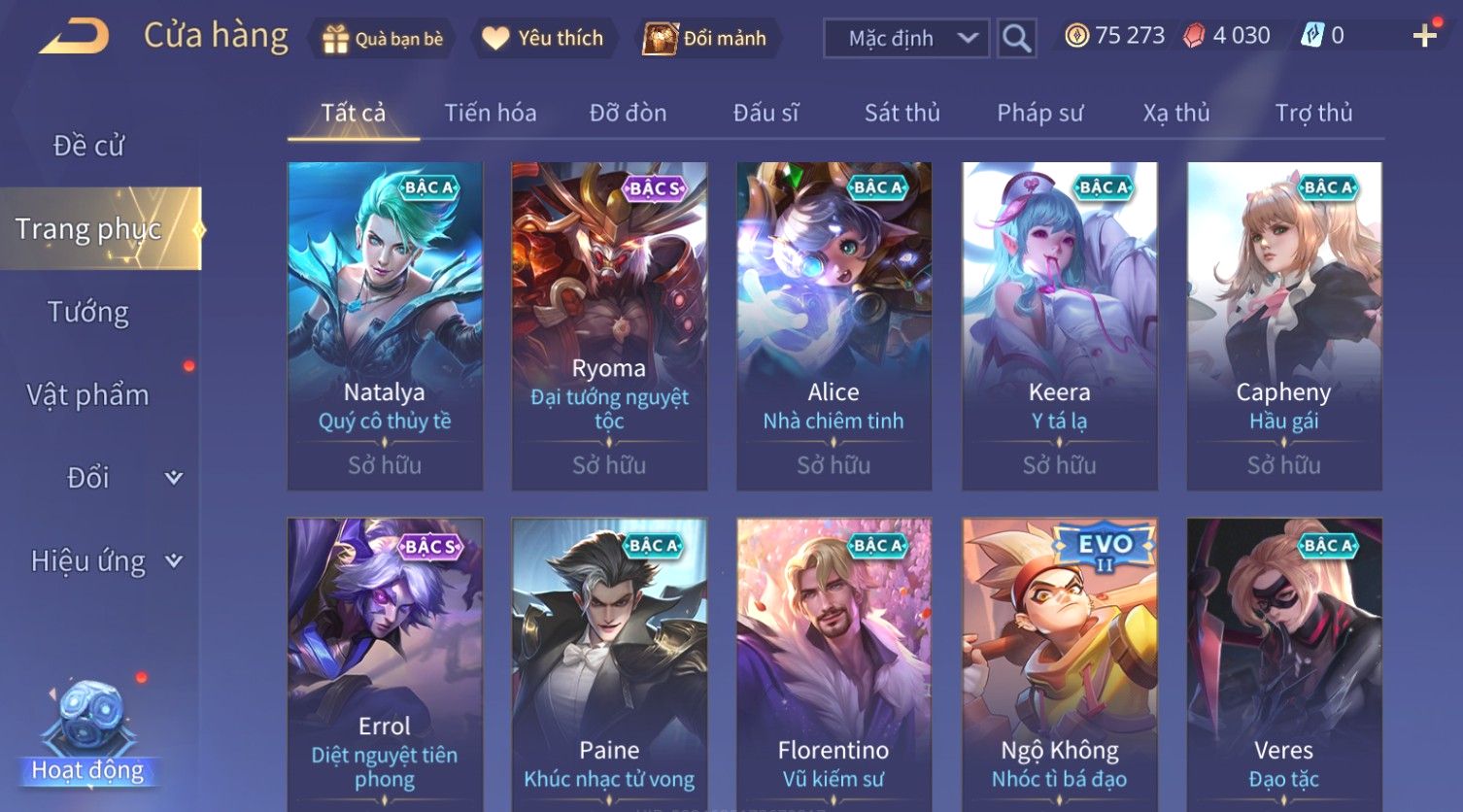This screenshot has height=812, width=1463.
Task: Open Đổi mảnh fragment exchange
Action: point(706,39)
